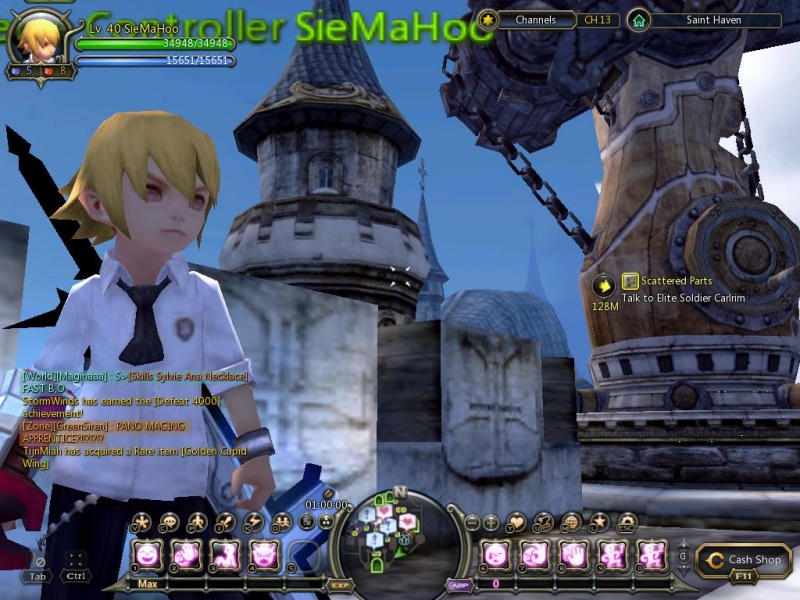Click the minimap zoom-in plus button
This screenshot has height=600, width=800.
point(491,522)
